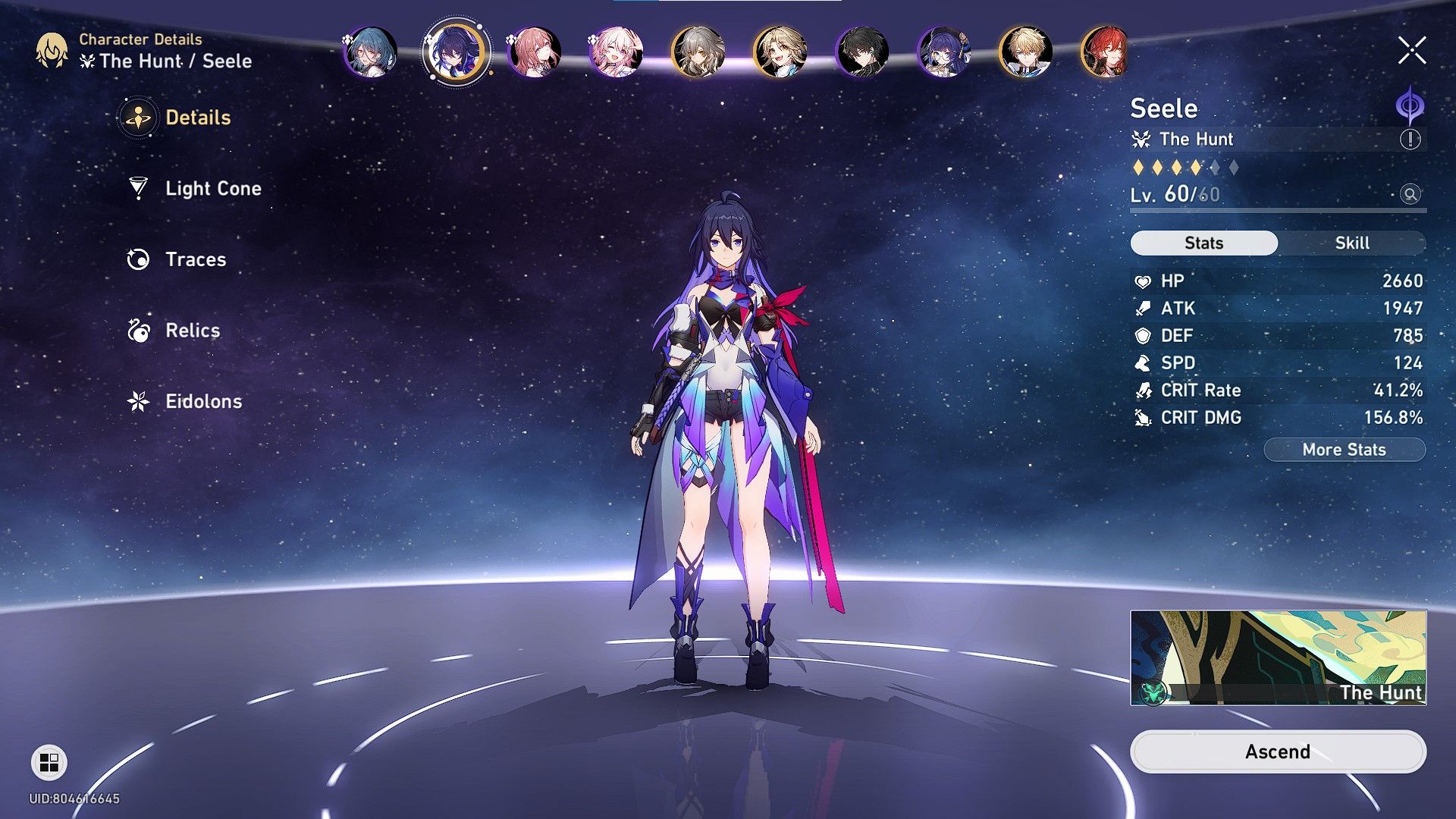Click the Quantum element icon beside Seele's name
The image size is (1456, 819).
coord(1412,108)
